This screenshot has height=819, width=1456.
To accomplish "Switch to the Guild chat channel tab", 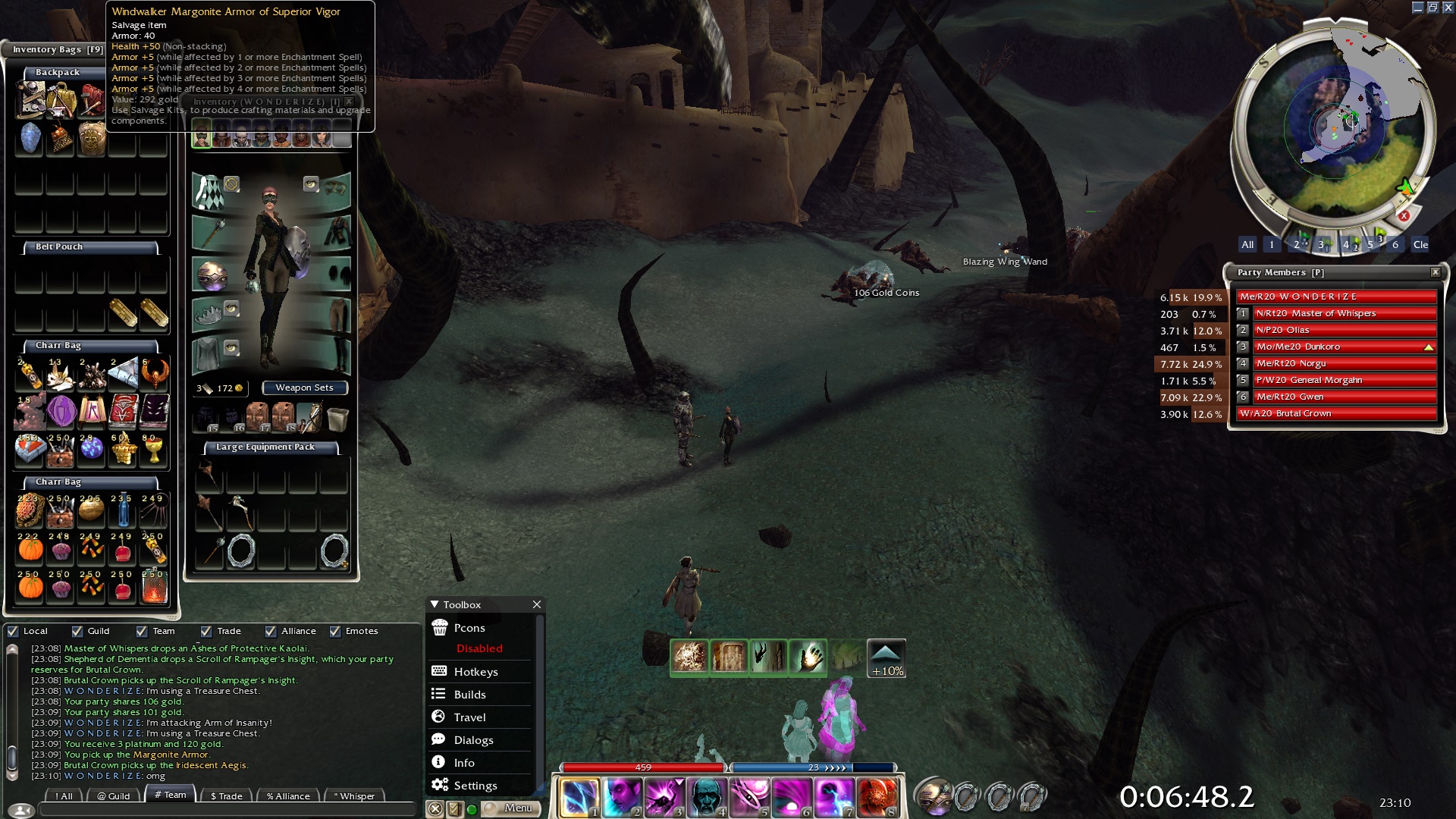I will point(114,795).
